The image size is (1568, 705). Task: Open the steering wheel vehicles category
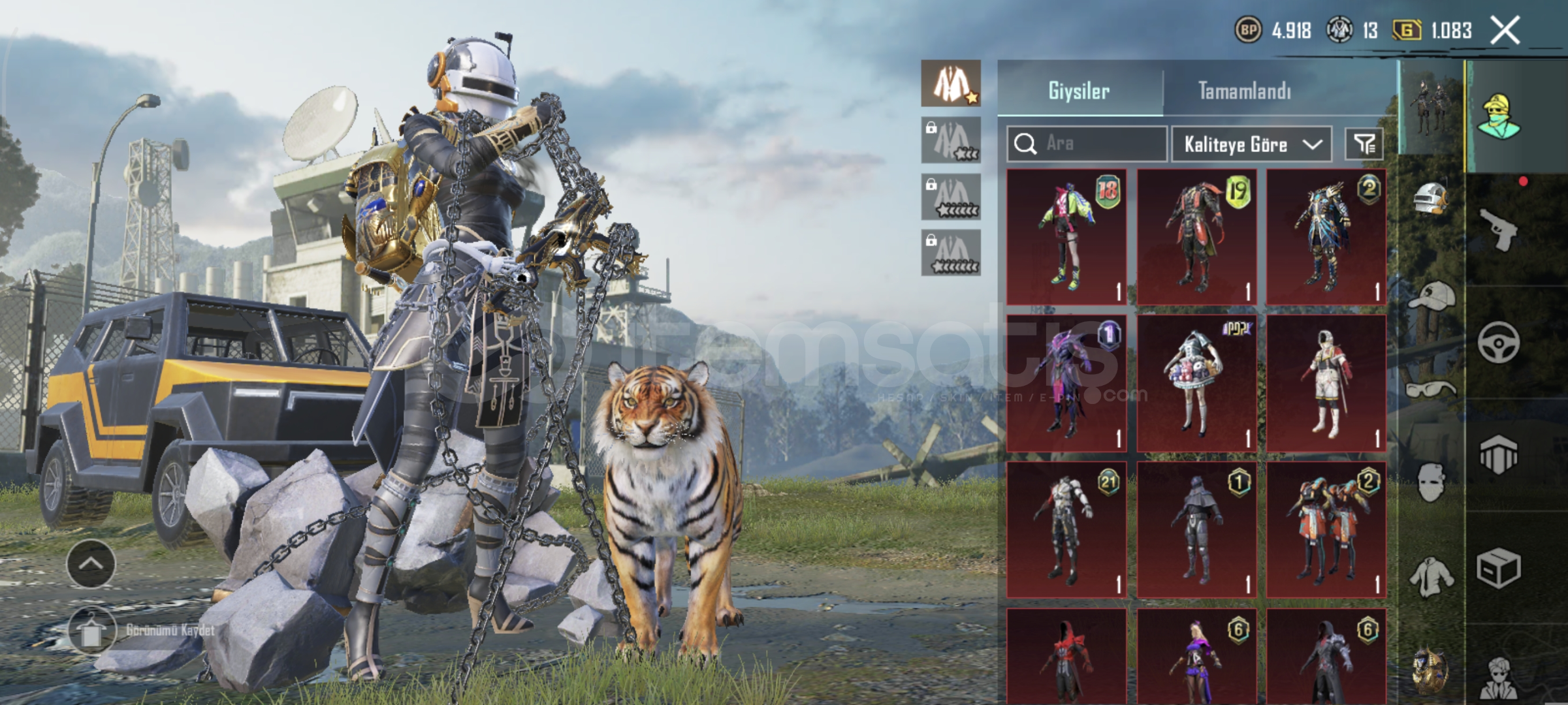(x=1498, y=341)
